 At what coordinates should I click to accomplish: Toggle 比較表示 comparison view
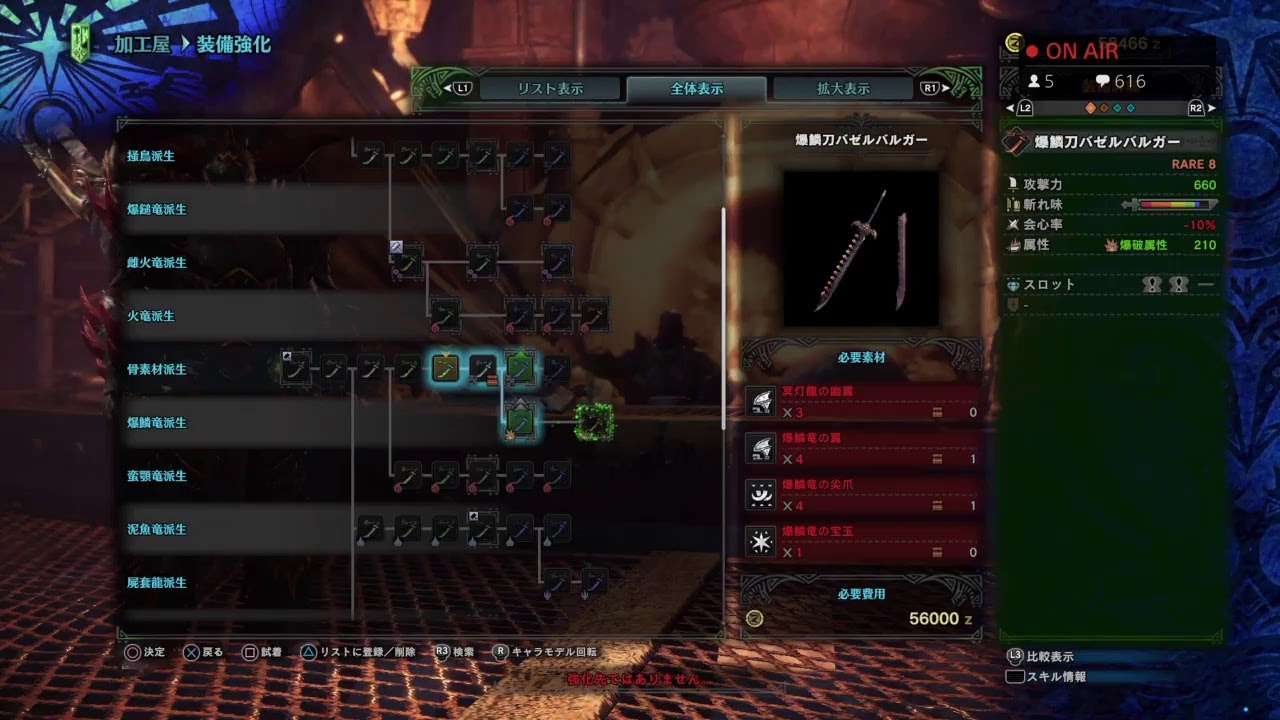click(x=1046, y=657)
